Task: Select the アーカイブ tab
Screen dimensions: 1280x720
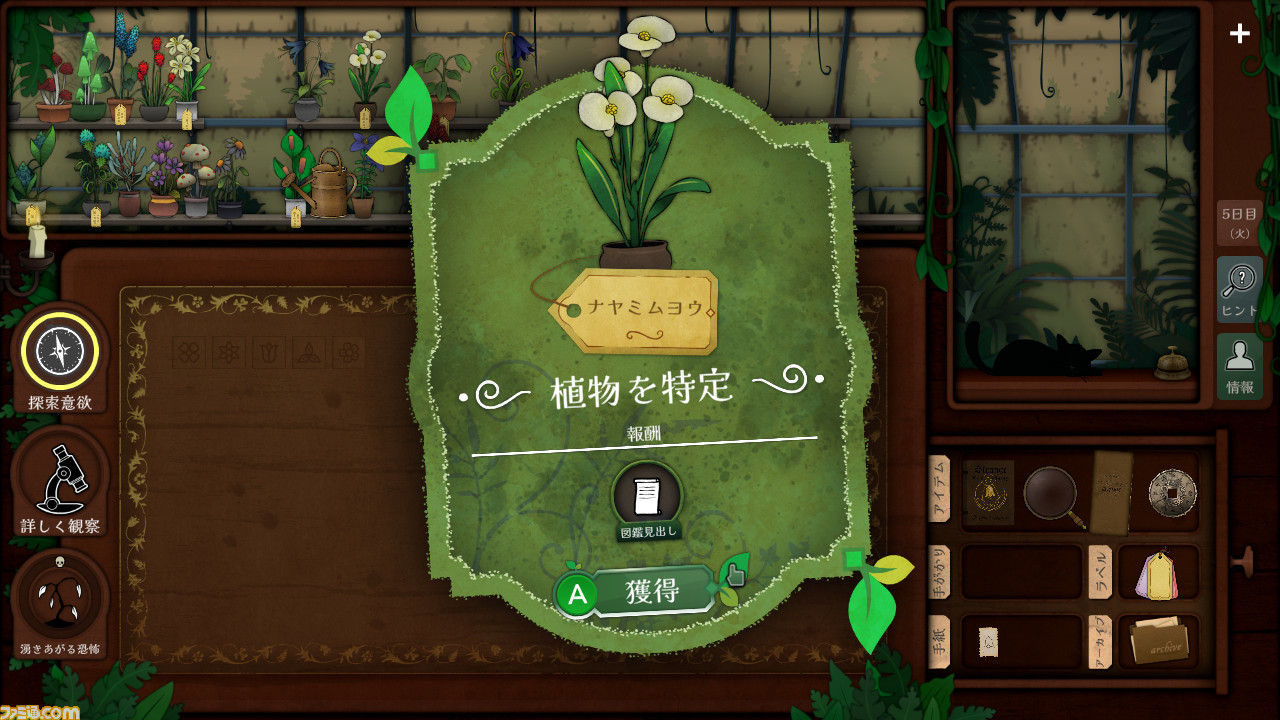Action: (1098, 640)
